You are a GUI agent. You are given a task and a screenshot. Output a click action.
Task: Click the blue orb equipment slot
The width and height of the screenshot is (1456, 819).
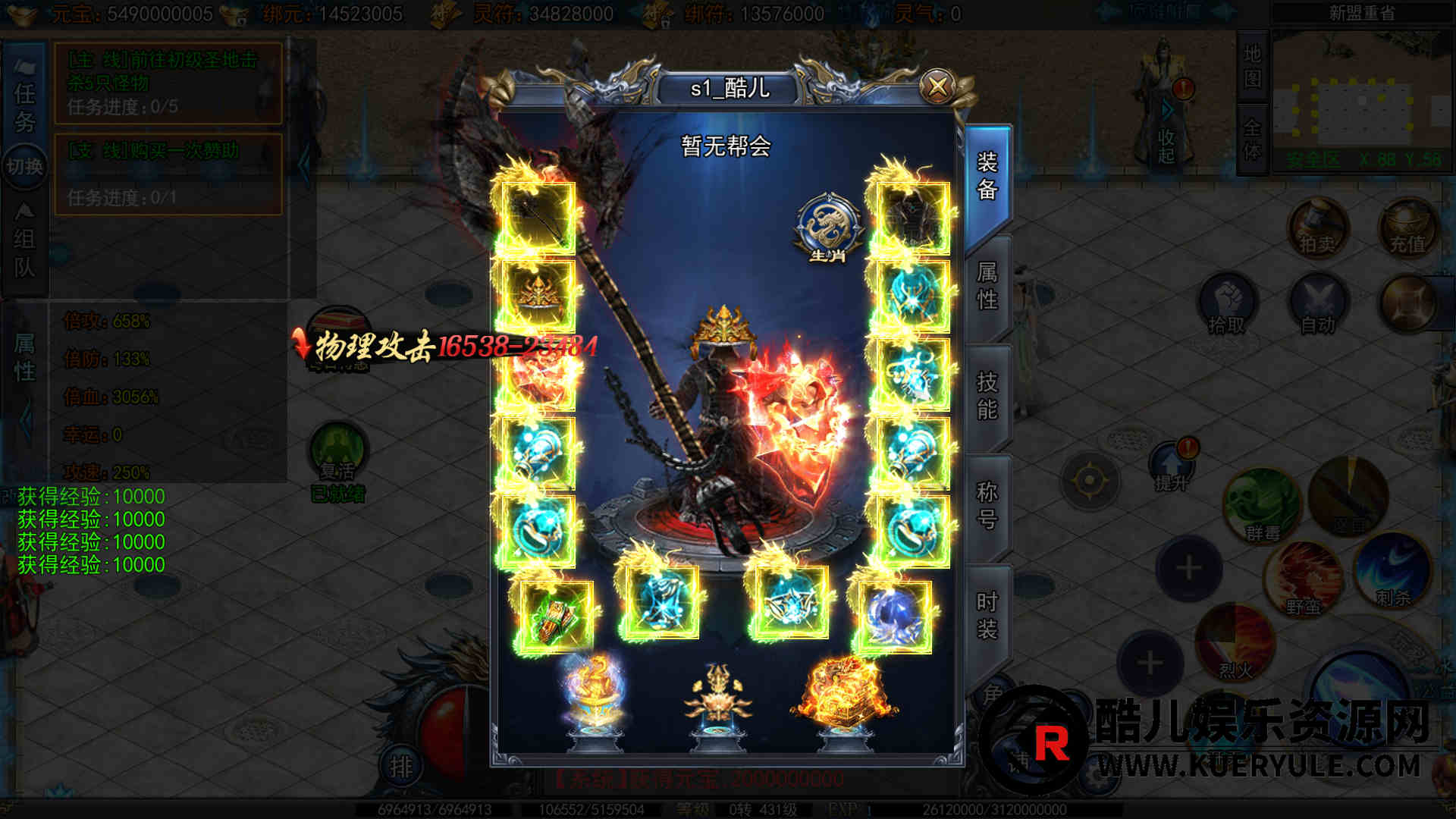pyautogui.click(x=893, y=616)
